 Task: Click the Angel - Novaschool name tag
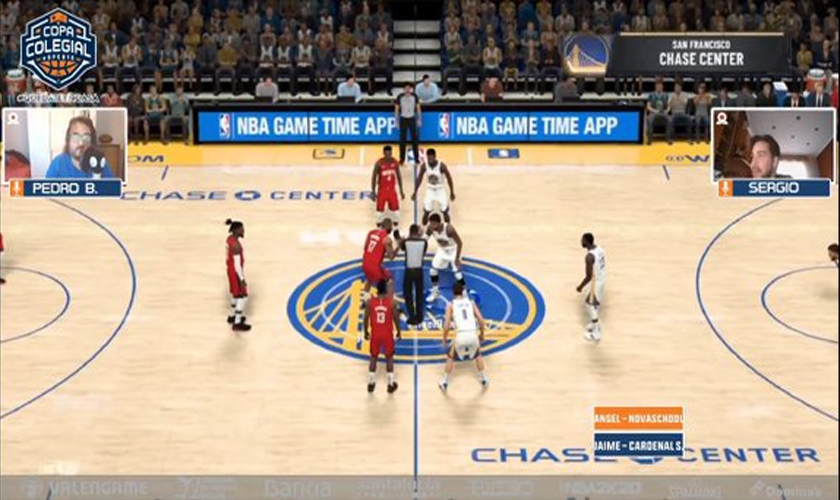[638, 418]
